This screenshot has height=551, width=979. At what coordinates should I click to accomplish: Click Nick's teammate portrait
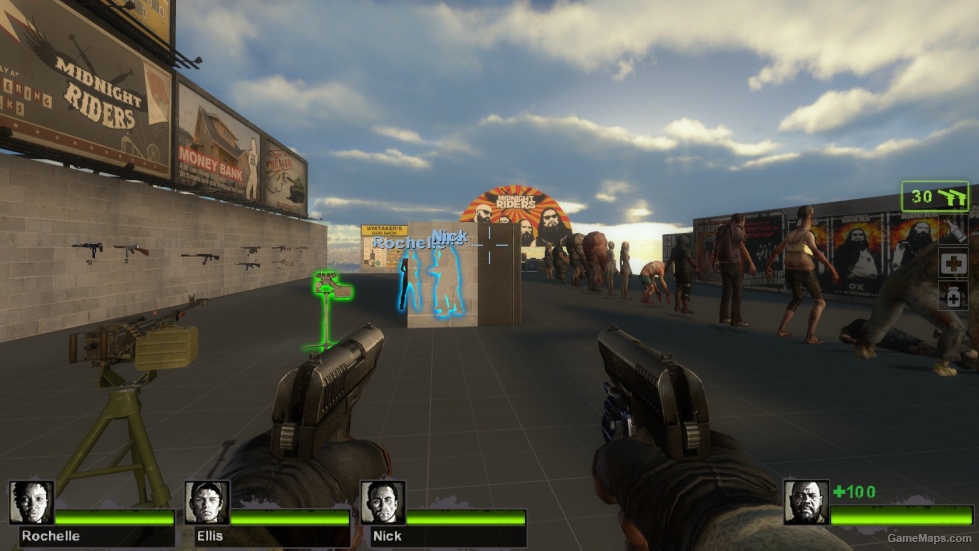point(382,503)
